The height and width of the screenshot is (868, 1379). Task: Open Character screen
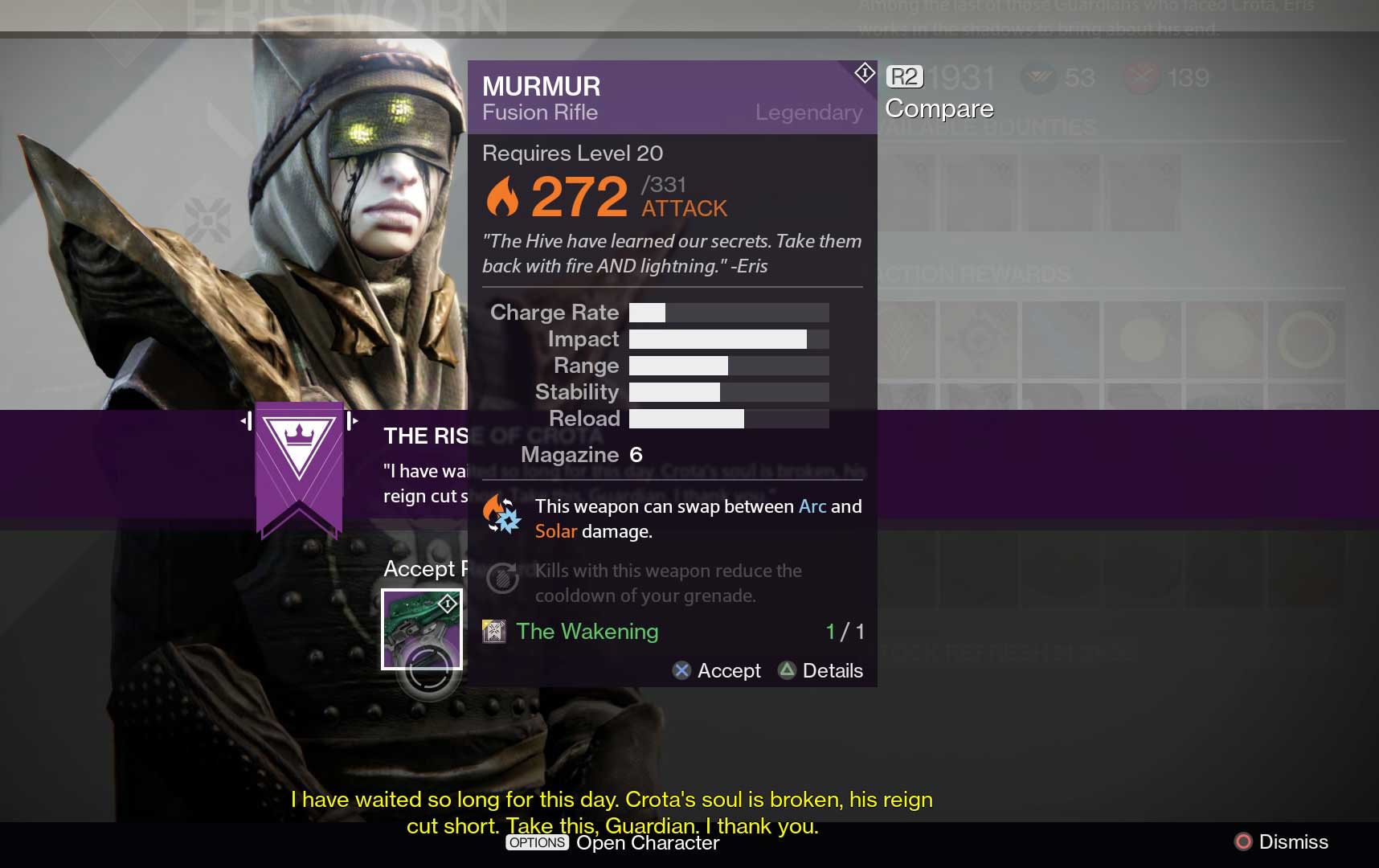click(612, 842)
